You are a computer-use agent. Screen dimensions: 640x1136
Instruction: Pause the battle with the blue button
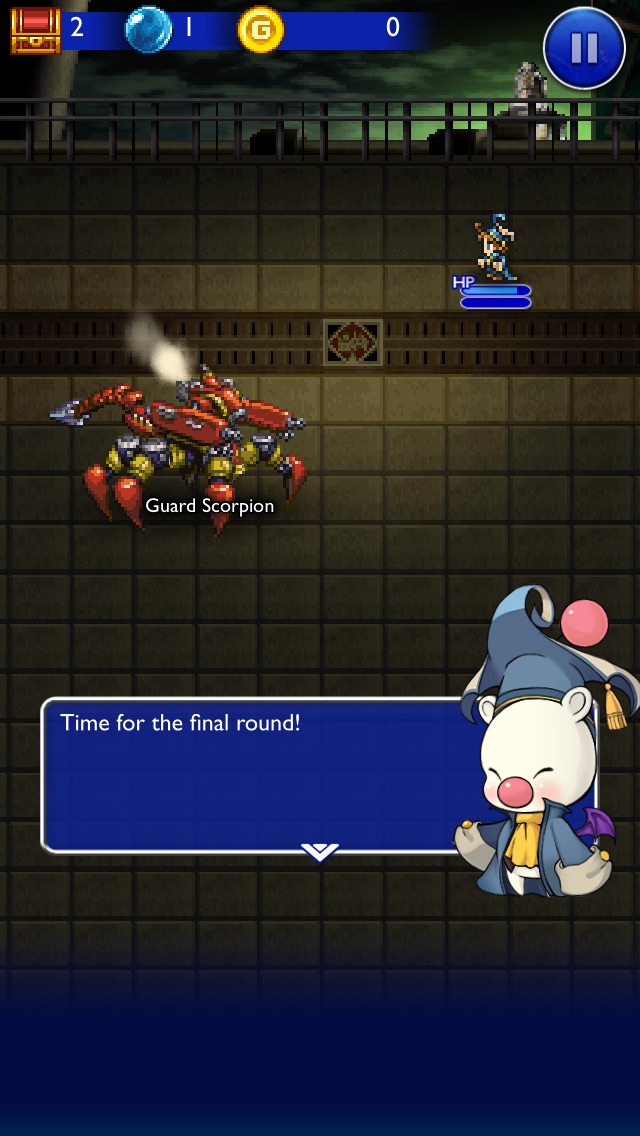584,47
